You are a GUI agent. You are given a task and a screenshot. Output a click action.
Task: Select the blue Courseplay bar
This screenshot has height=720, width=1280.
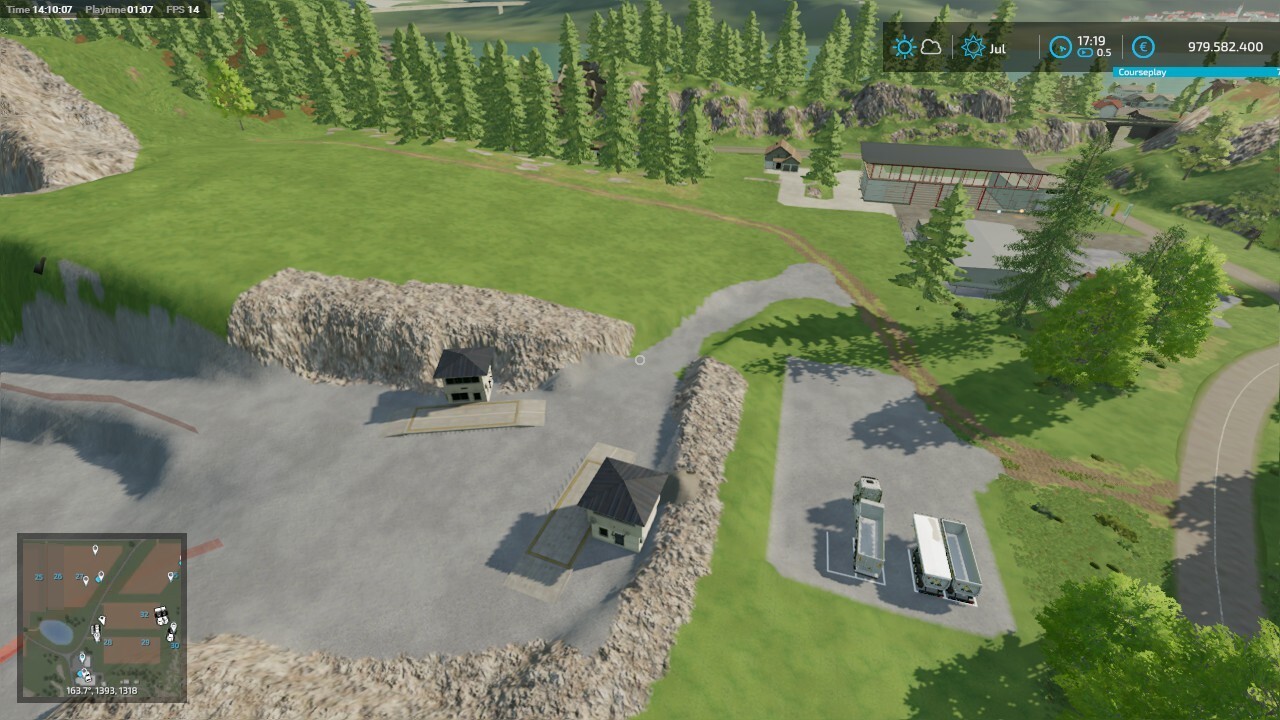click(x=1196, y=72)
